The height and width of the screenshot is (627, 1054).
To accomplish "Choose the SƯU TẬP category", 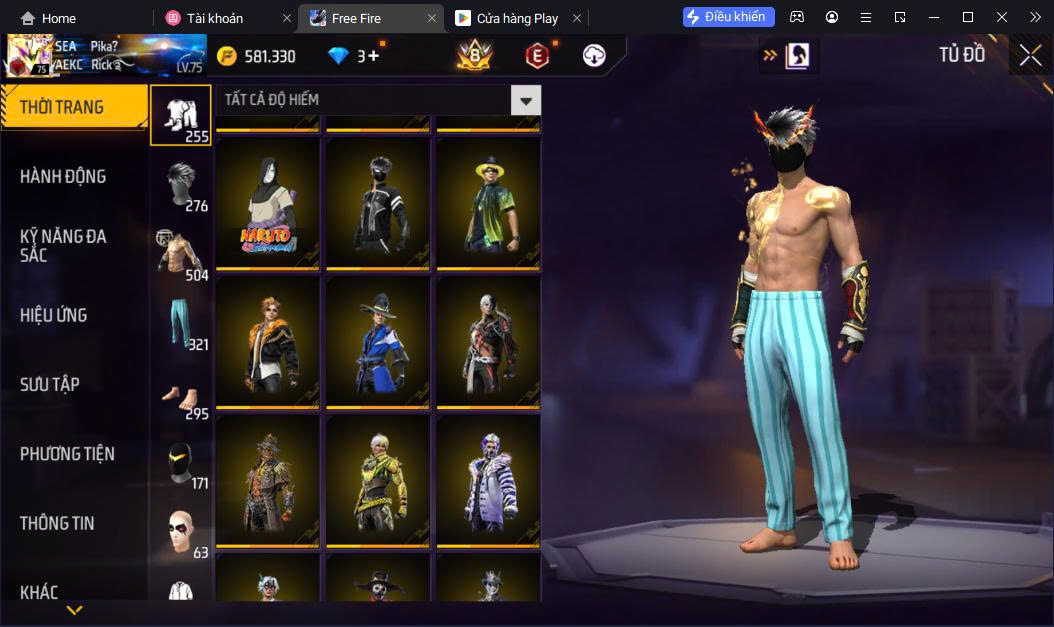I will 50,384.
